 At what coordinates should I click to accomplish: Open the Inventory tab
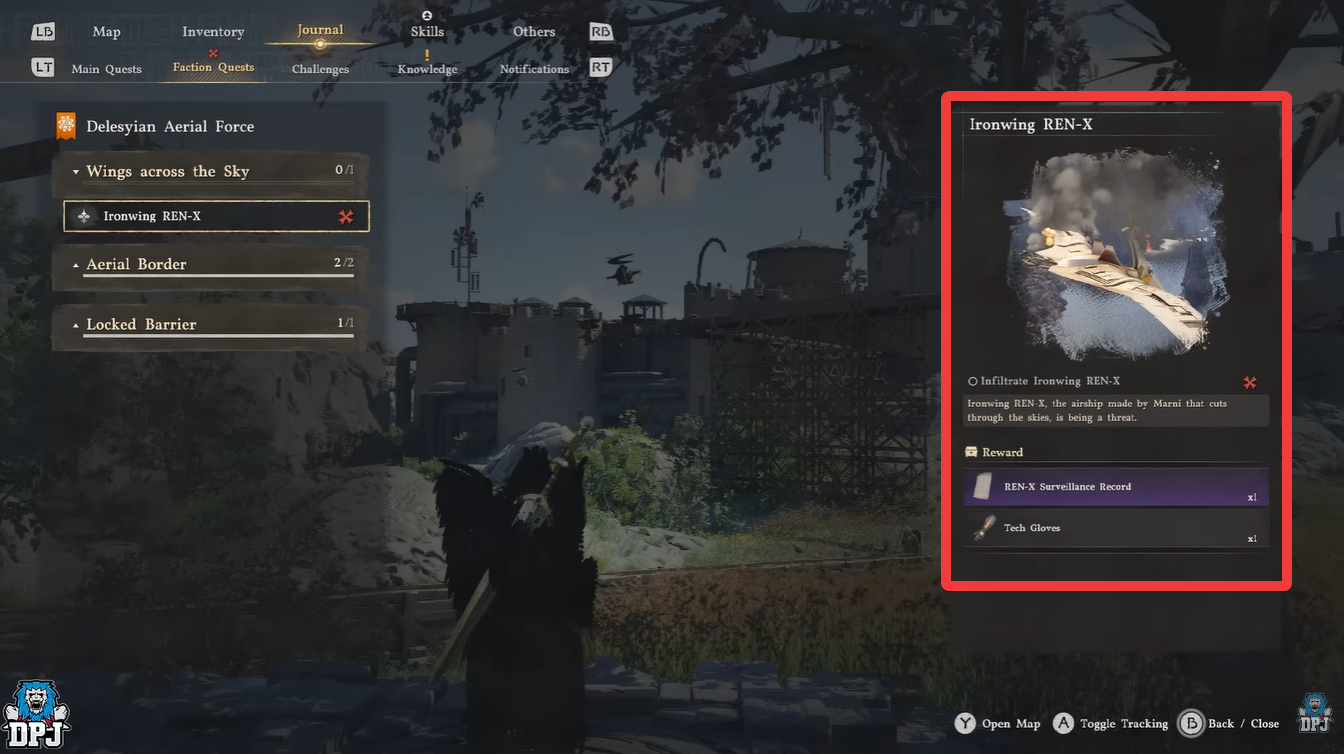(213, 32)
